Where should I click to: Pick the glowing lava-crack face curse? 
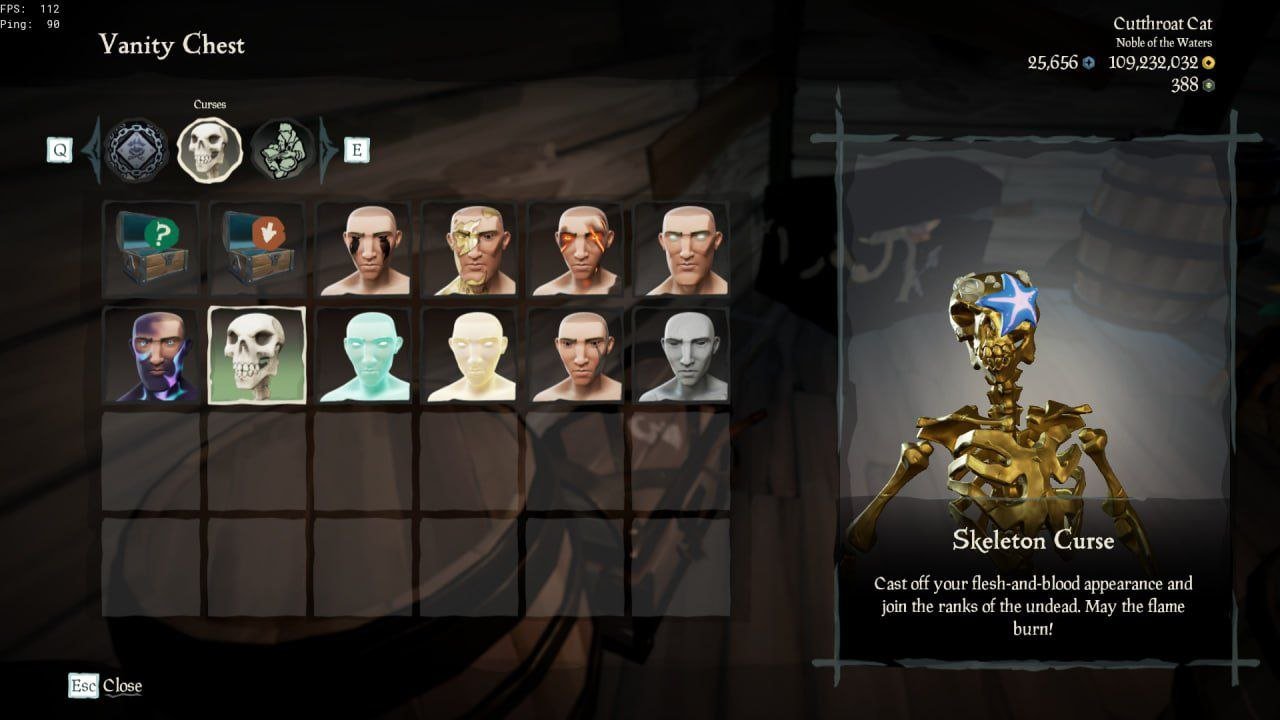pyautogui.click(x=576, y=250)
